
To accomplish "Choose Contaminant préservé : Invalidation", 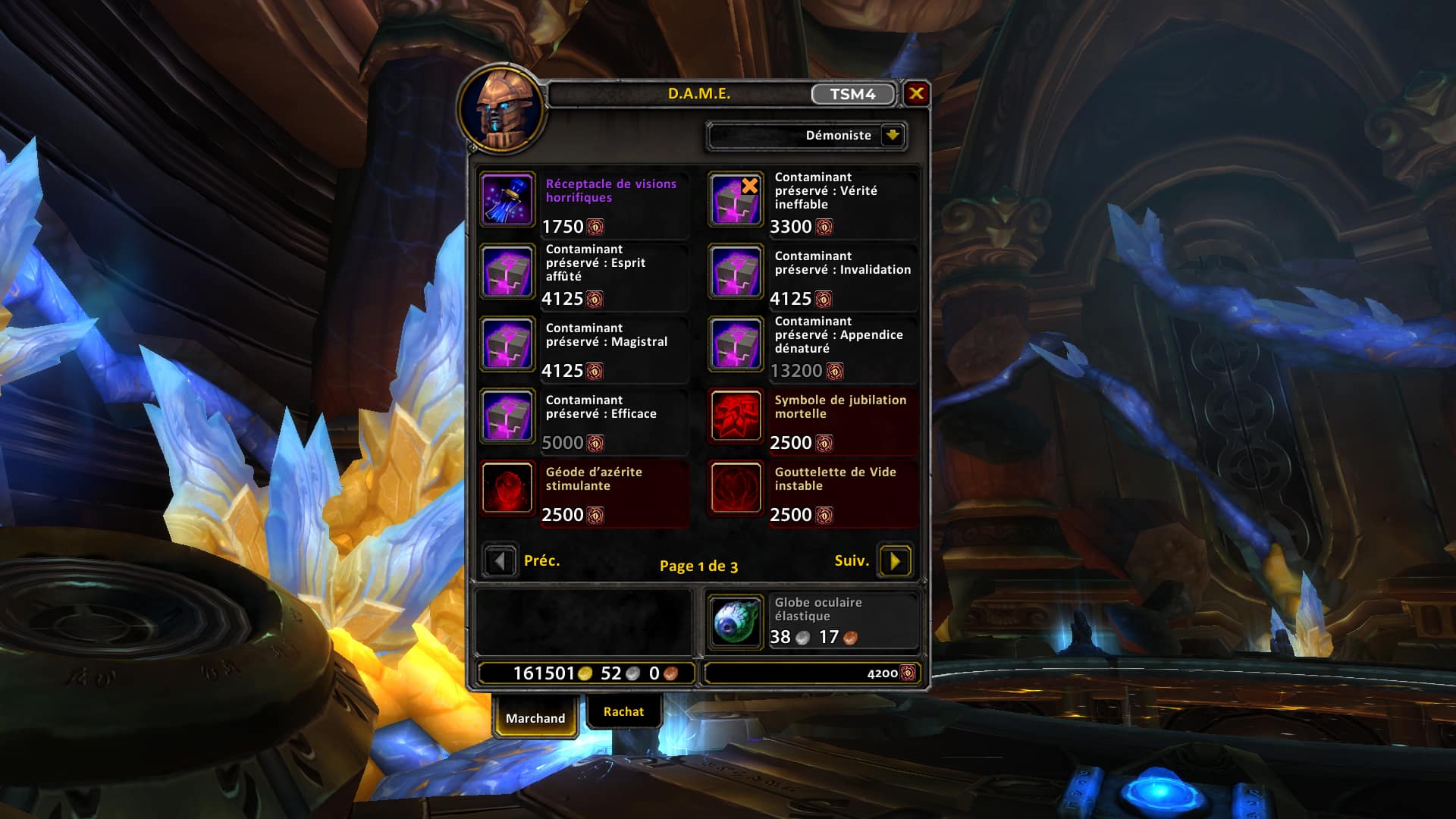I will [x=736, y=271].
